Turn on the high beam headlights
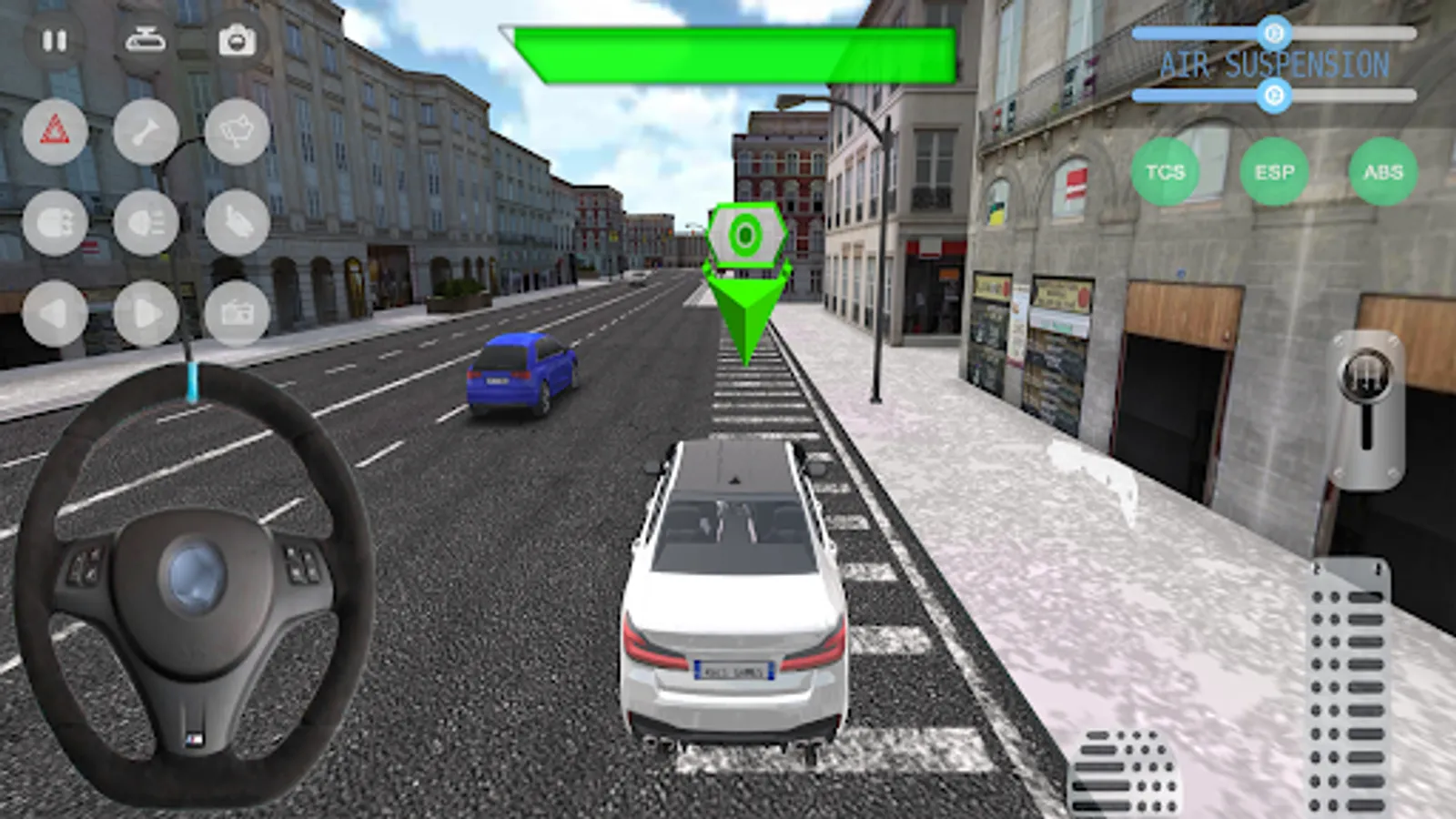1456x819 pixels. [146, 223]
